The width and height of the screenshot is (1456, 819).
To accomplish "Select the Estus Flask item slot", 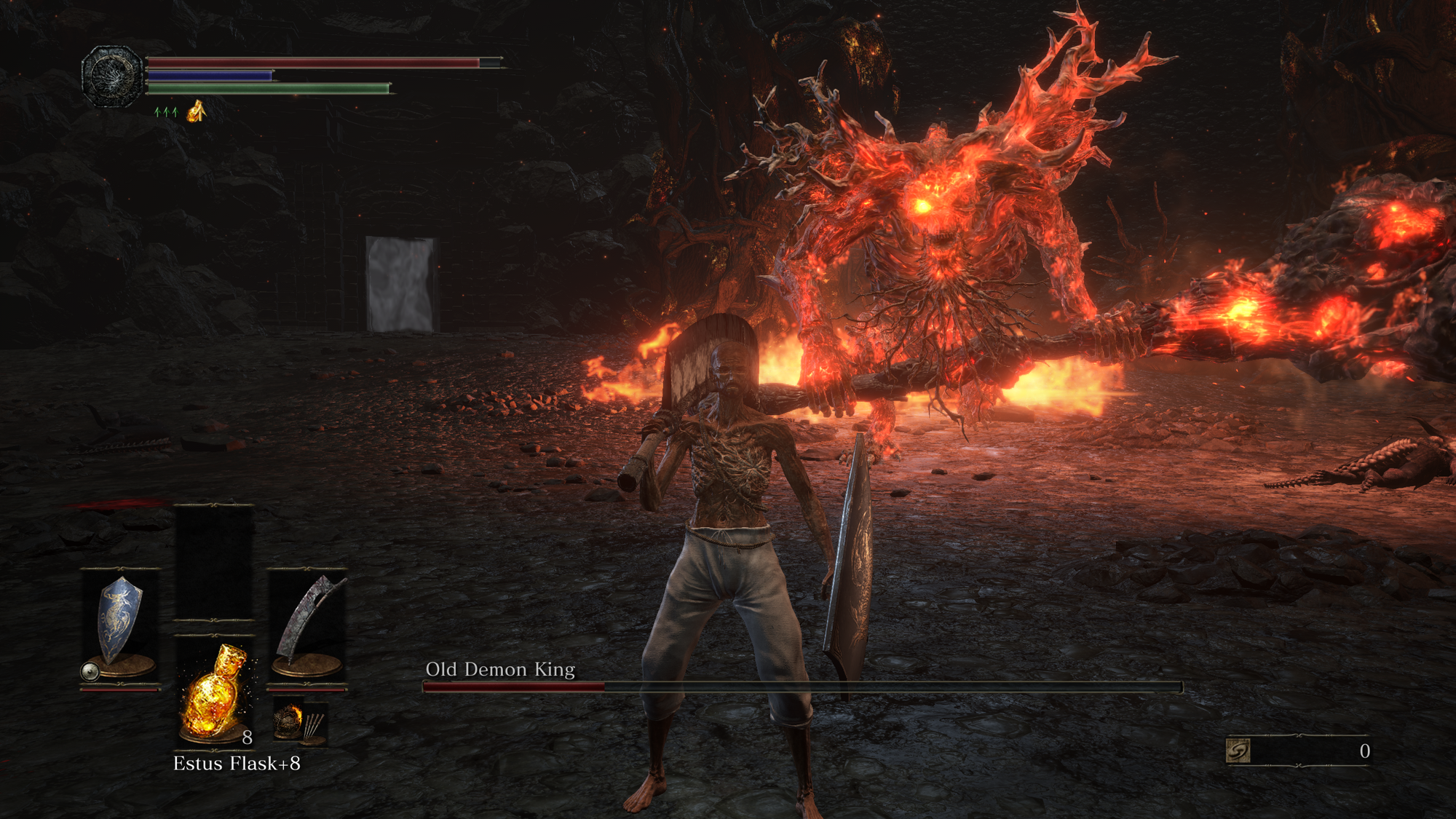I will 215,692.
